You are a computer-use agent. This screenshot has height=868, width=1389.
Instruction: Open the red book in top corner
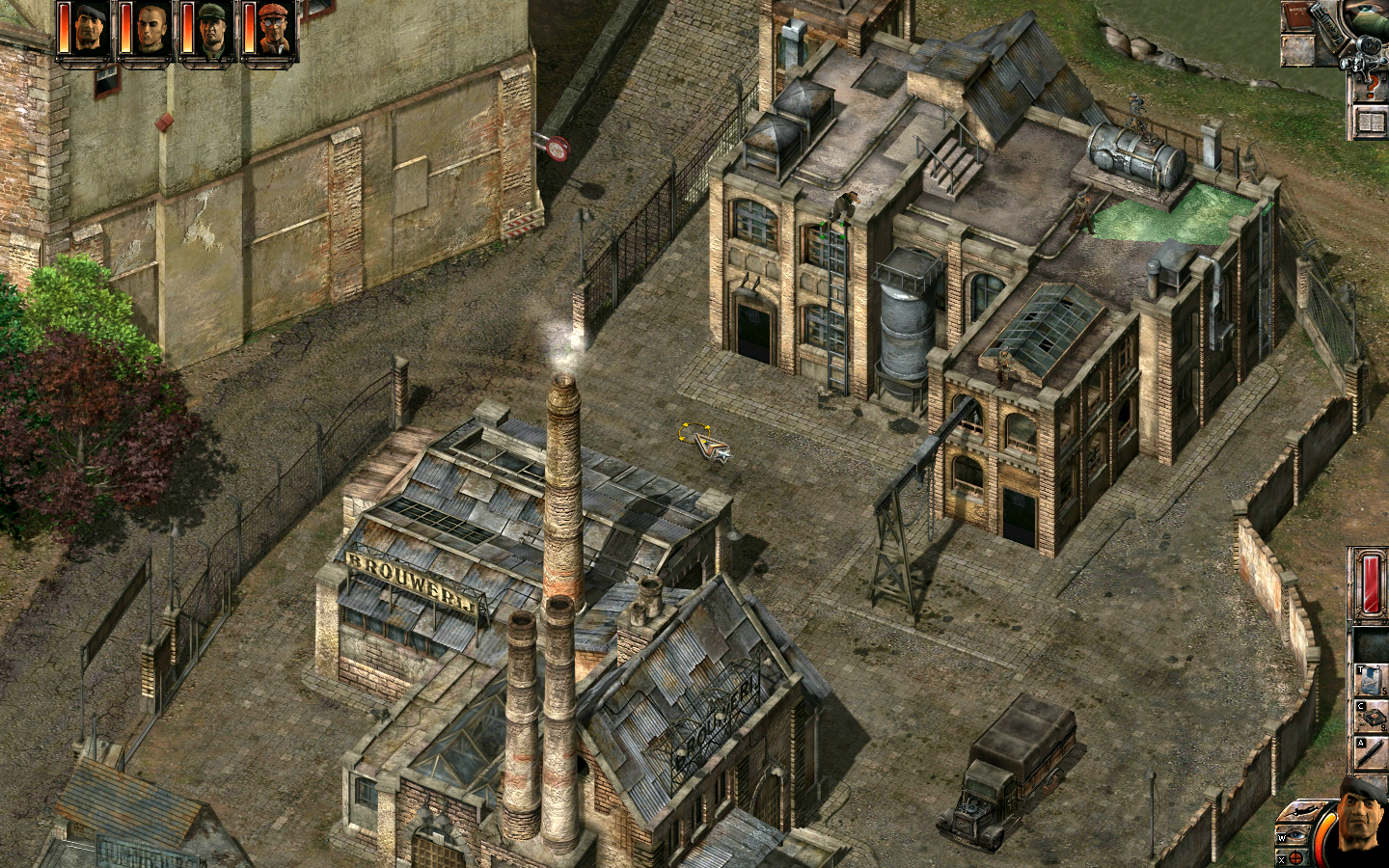coord(1299,19)
